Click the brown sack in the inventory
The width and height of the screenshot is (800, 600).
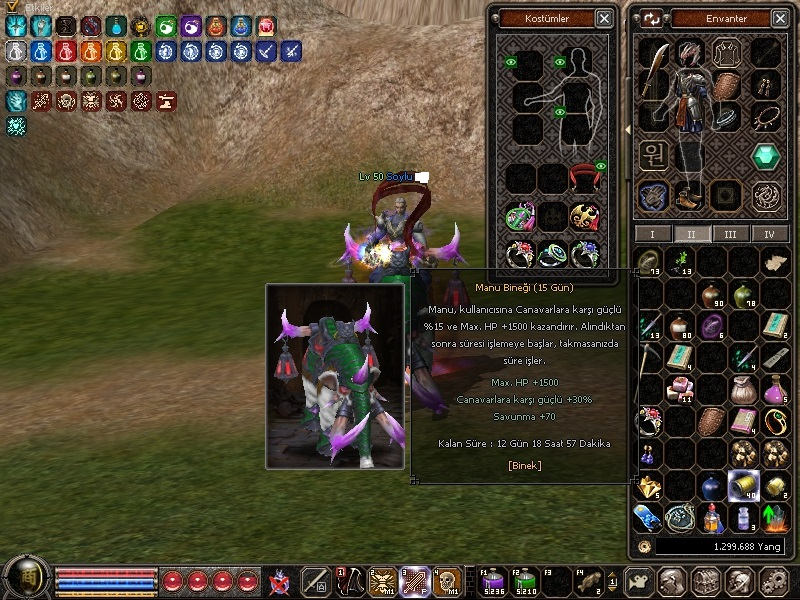pyautogui.click(x=742, y=390)
